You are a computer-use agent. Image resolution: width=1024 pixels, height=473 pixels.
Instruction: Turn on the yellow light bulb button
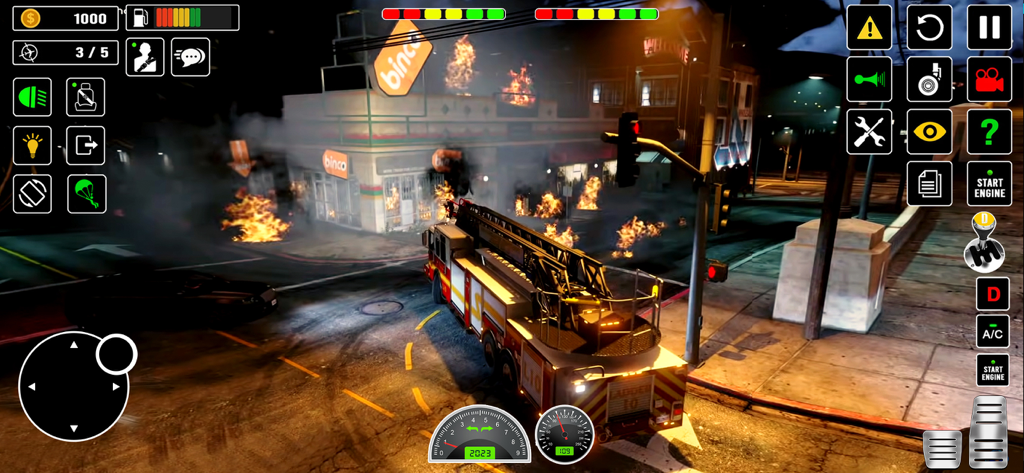[x=32, y=146]
